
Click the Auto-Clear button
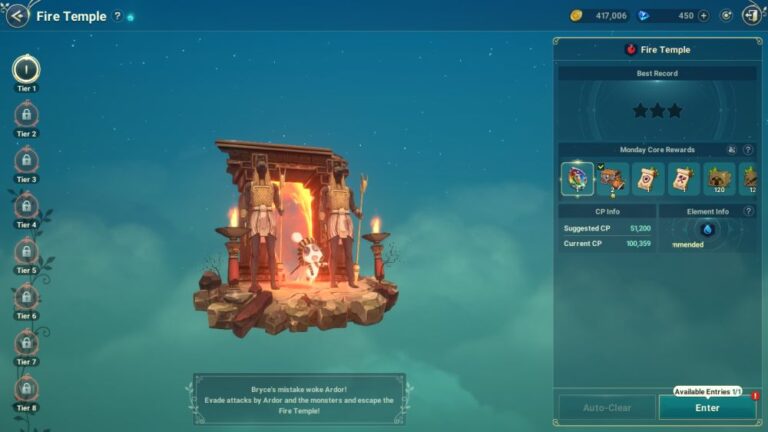coord(606,407)
